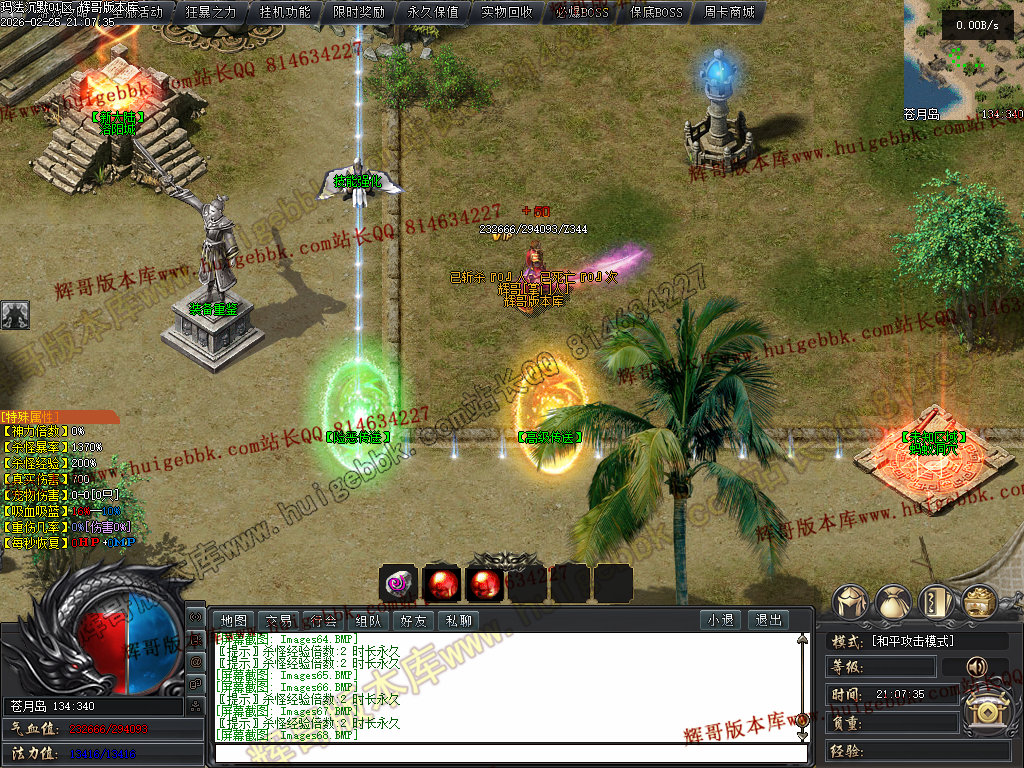Viewport: 1024px width, 768px height.
Task: Open the 限时奖励 rewards menu
Action: (x=359, y=12)
